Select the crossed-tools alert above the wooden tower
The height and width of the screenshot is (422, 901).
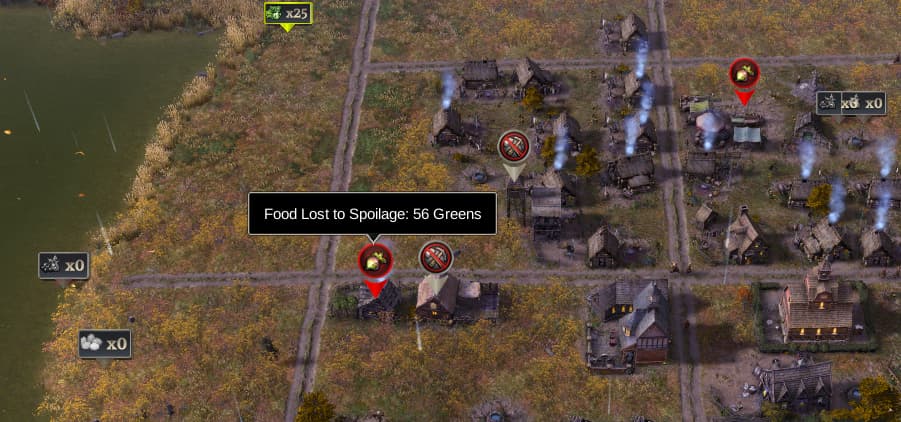pos(513,148)
